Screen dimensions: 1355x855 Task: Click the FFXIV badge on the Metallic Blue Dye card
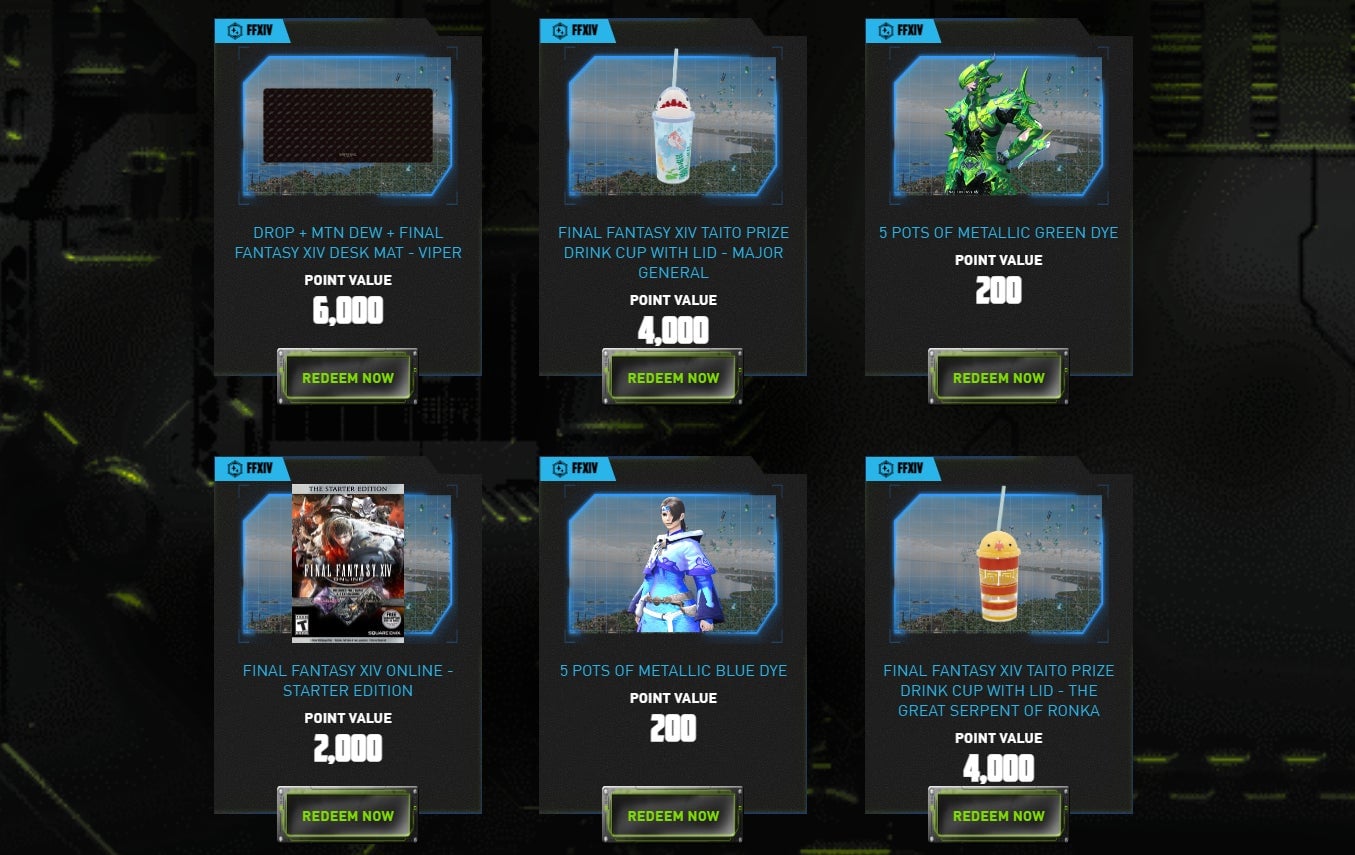(x=578, y=468)
